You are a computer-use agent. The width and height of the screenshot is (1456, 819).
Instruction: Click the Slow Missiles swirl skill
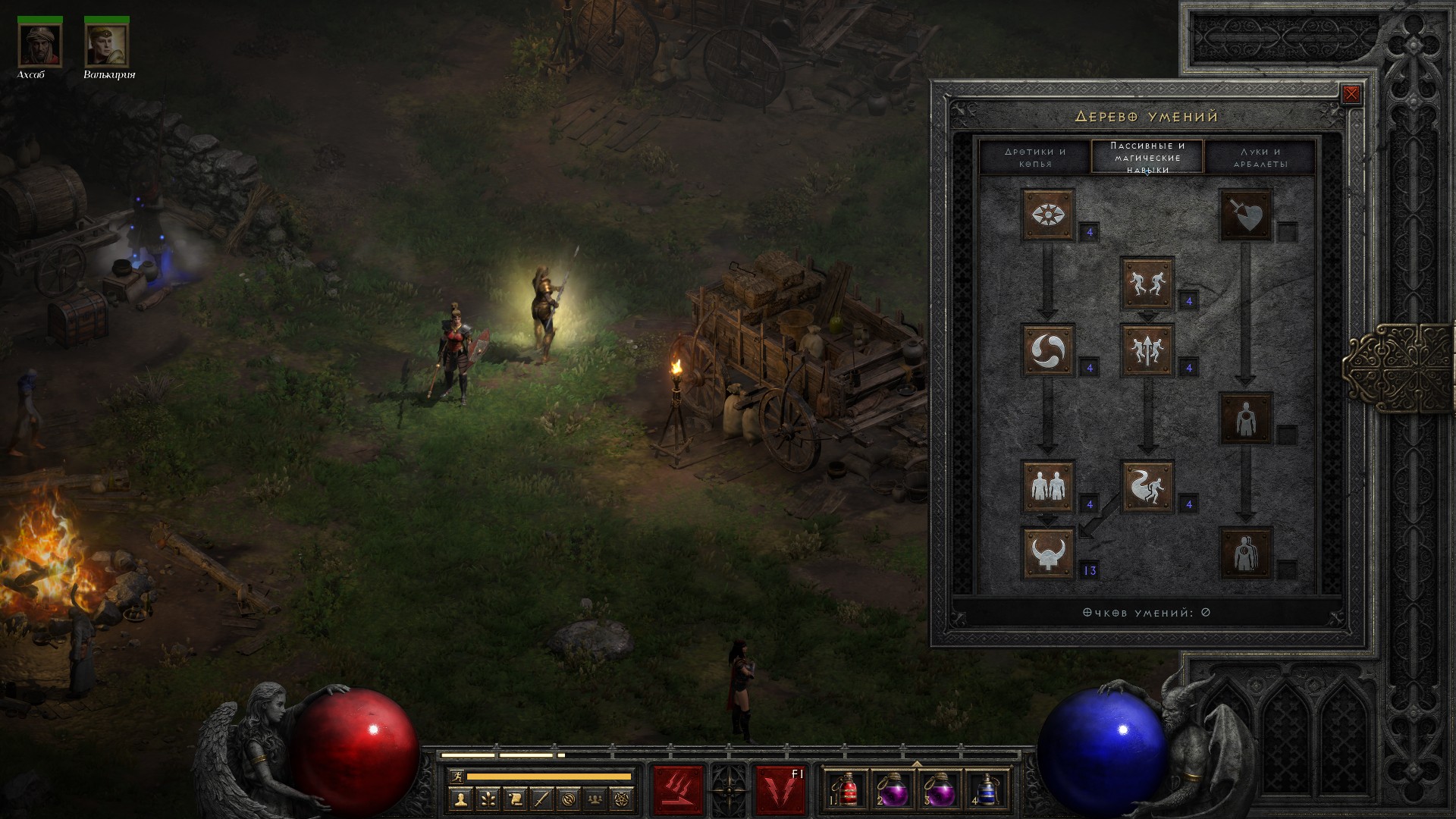click(1048, 350)
